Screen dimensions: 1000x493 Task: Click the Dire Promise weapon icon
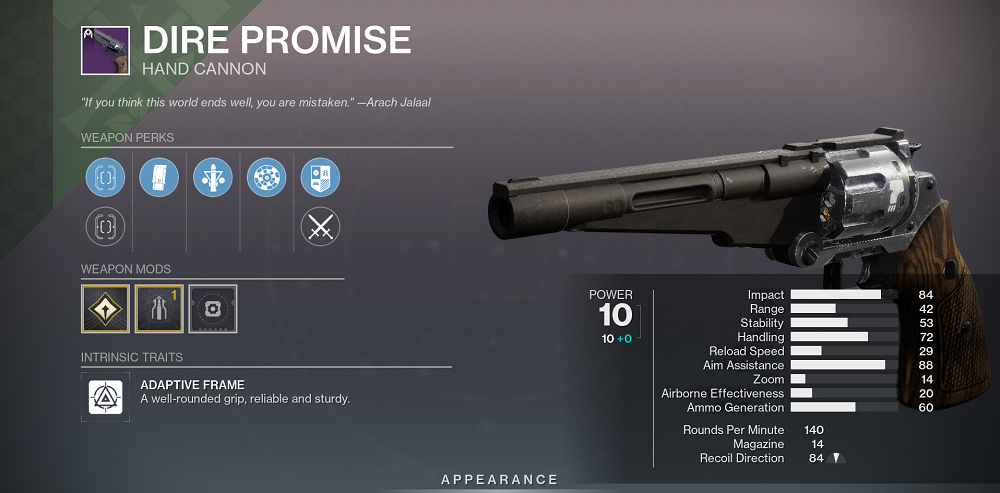point(104,50)
